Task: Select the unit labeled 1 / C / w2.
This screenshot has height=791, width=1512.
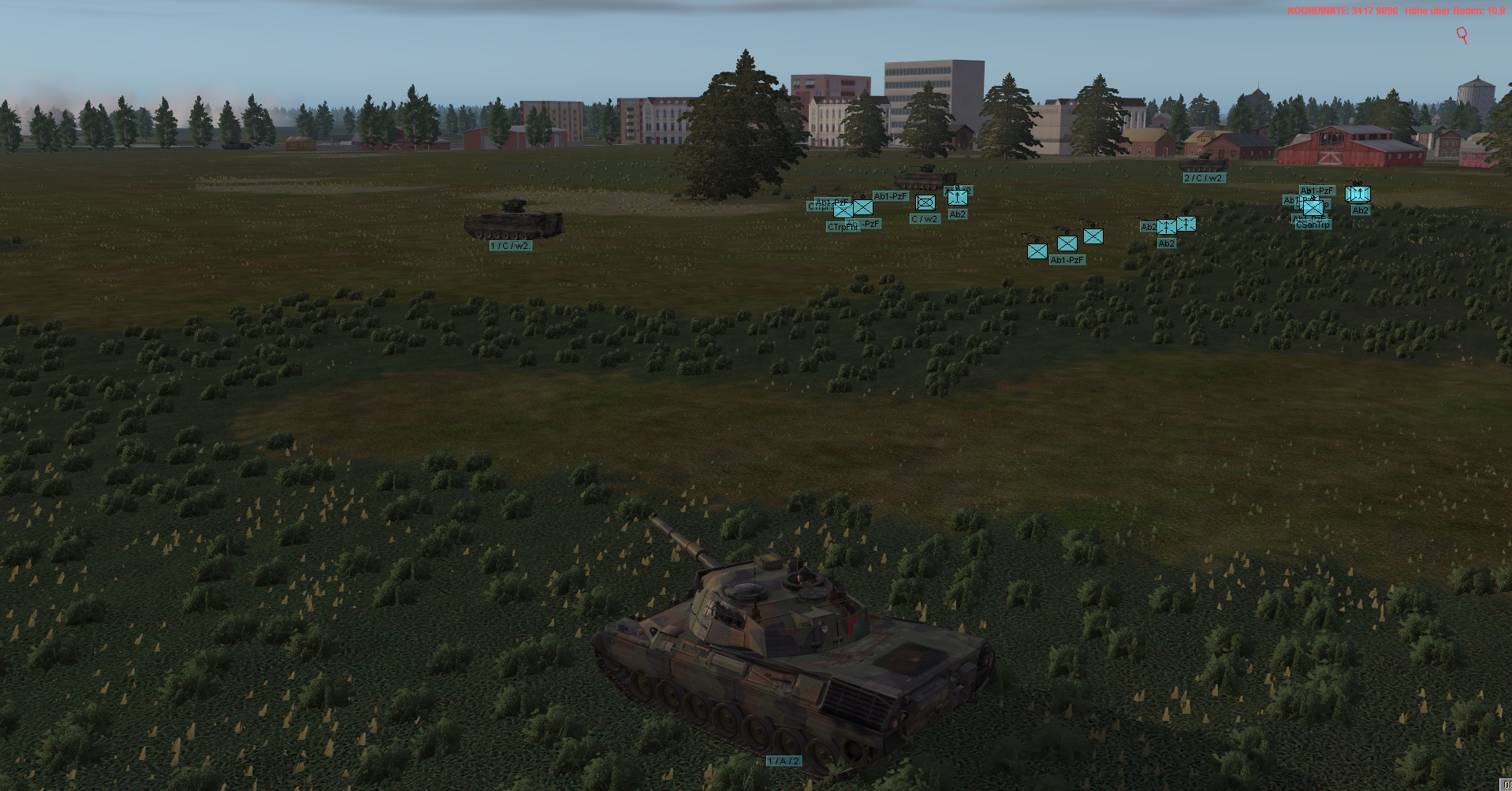Action: 511,246
